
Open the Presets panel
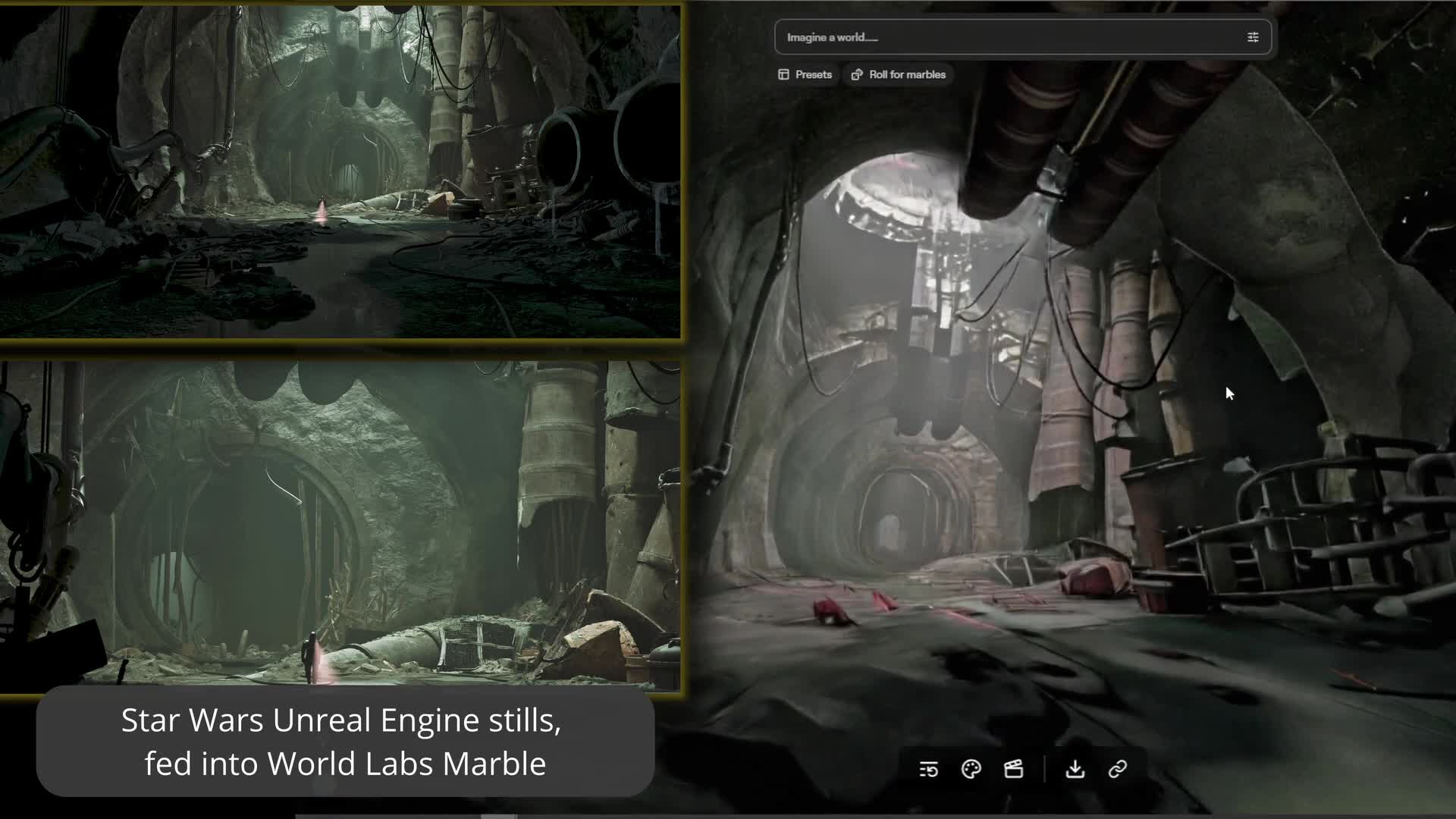pos(805,74)
